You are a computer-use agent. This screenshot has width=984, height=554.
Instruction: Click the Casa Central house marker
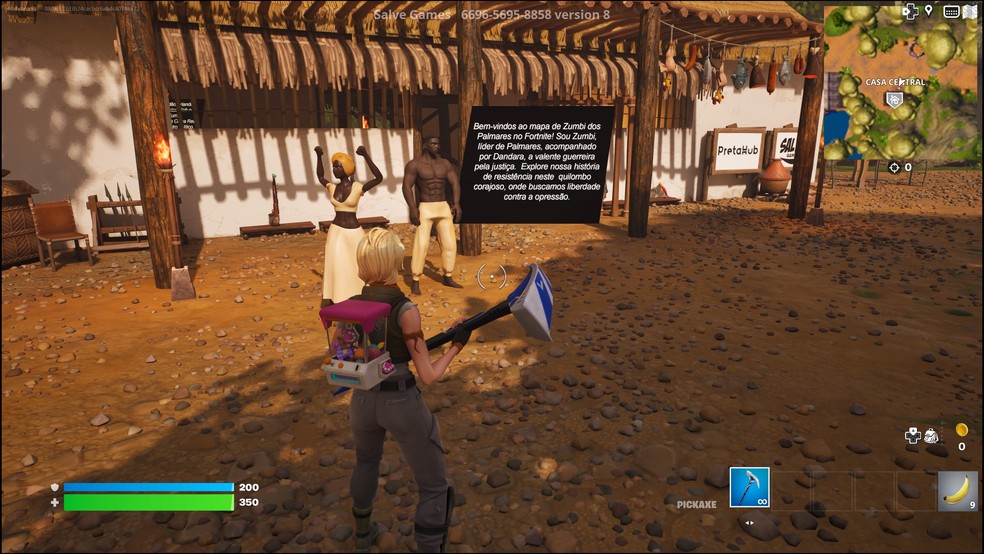tap(894, 99)
